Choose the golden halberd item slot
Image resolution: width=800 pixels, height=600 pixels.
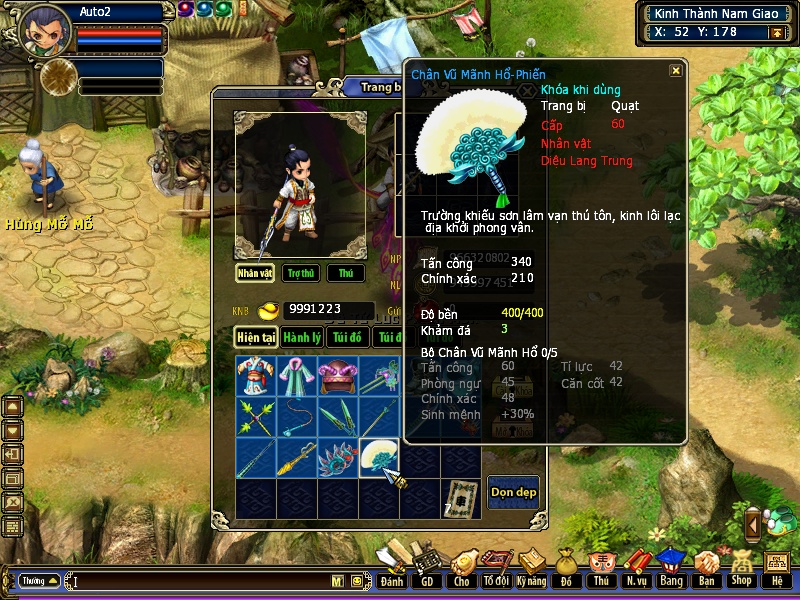pos(296,457)
